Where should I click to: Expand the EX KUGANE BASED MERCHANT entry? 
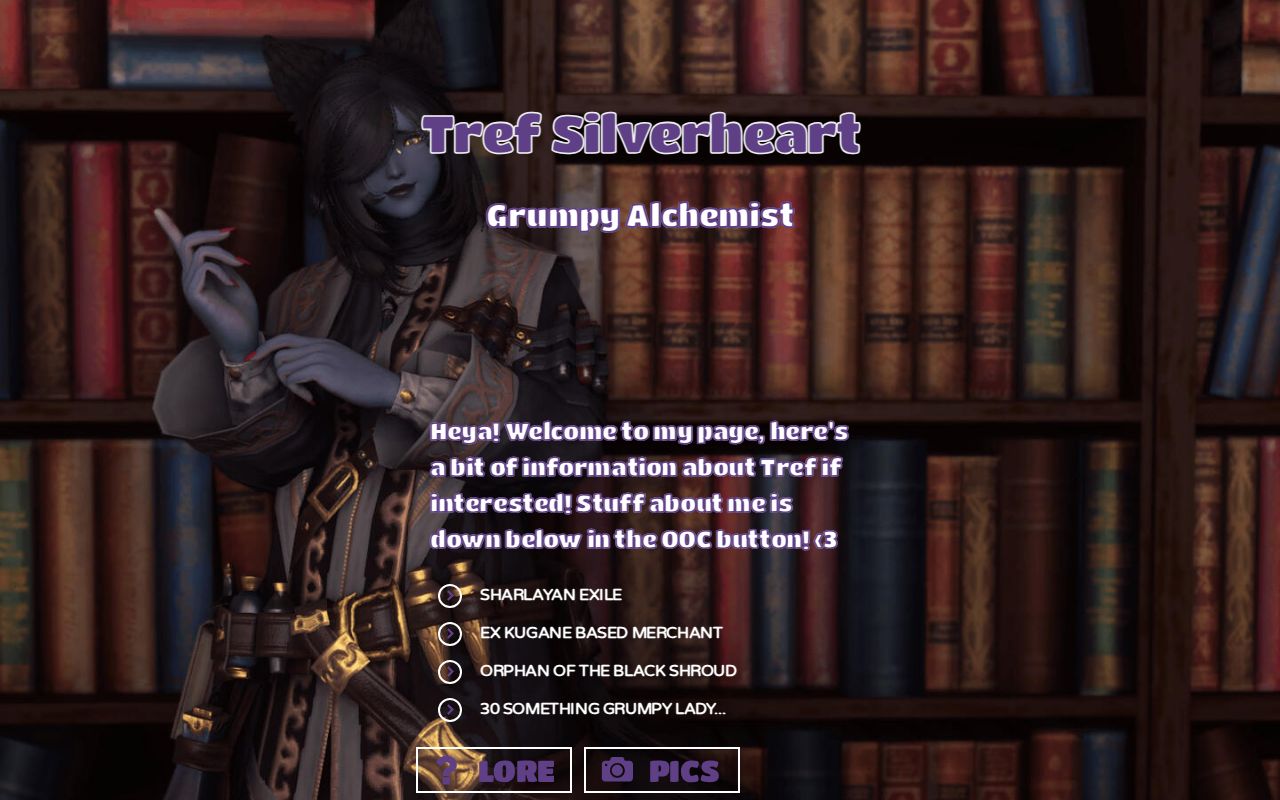[x=598, y=633]
